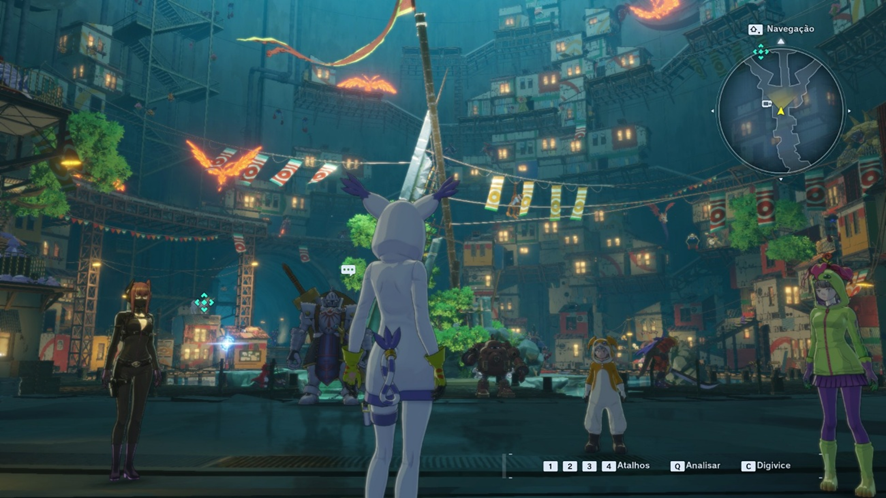Select the white device marker inside the minimap
This screenshot has width=886, height=498.
(x=765, y=103)
